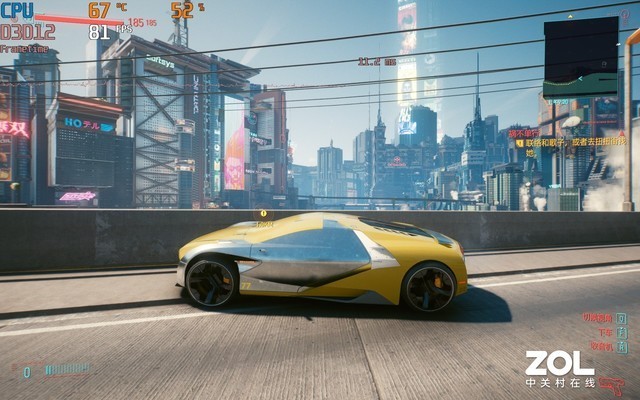Click the ZOL watermark logo
This screenshot has height=400, width=640.
[x=560, y=363]
